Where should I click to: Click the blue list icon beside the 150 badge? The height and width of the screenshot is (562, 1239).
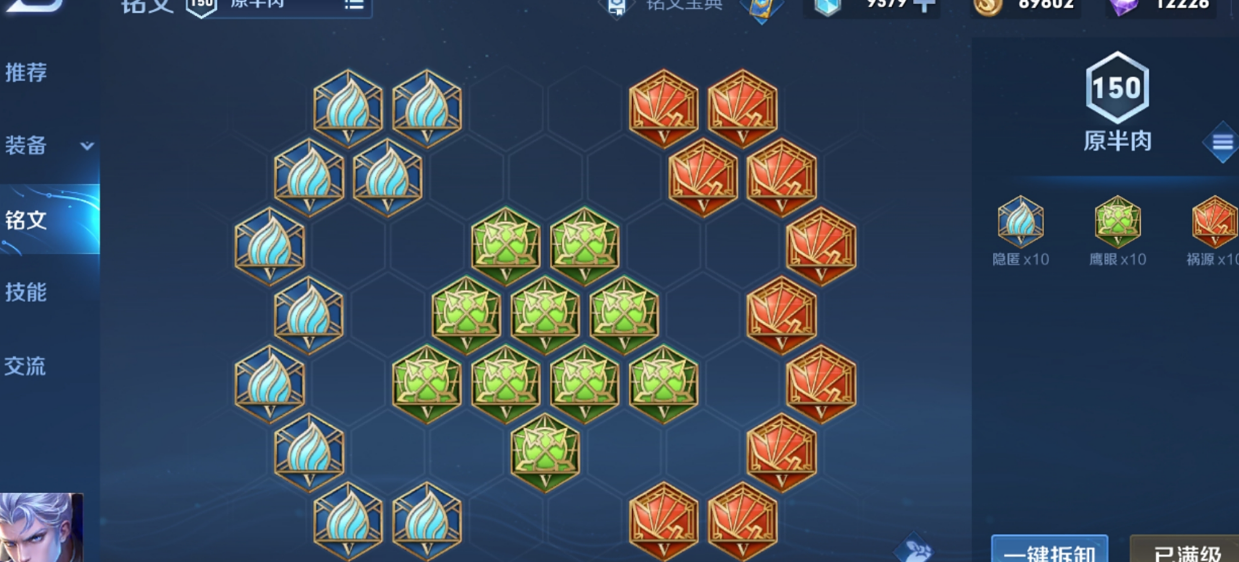[1221, 143]
